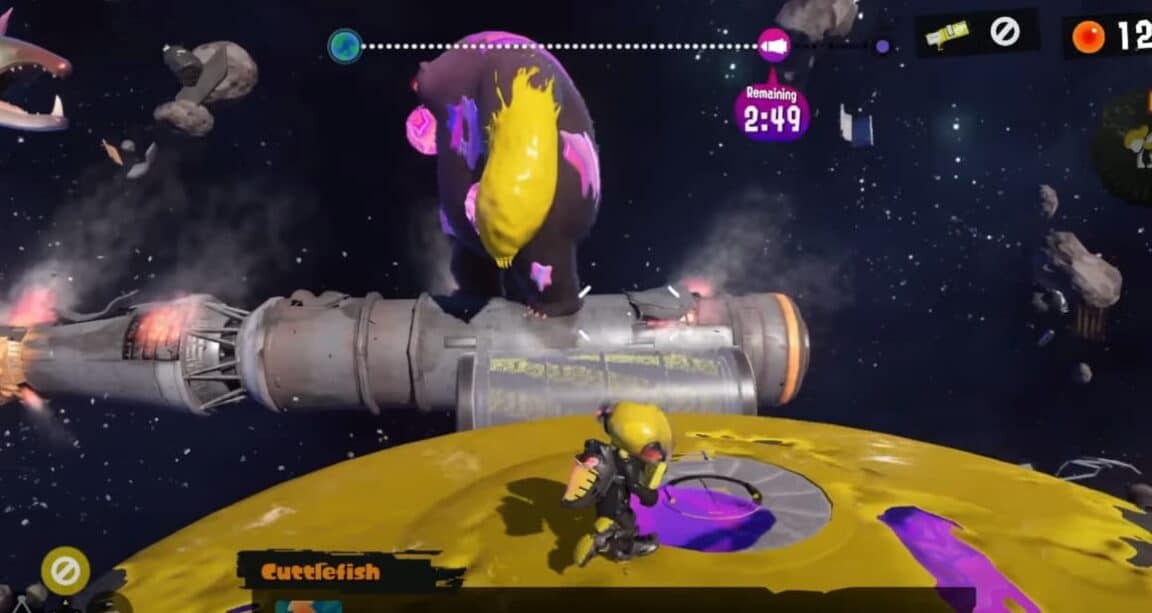Click the purple dot ending the progress track
The image size is (1152, 613).
[x=882, y=46]
